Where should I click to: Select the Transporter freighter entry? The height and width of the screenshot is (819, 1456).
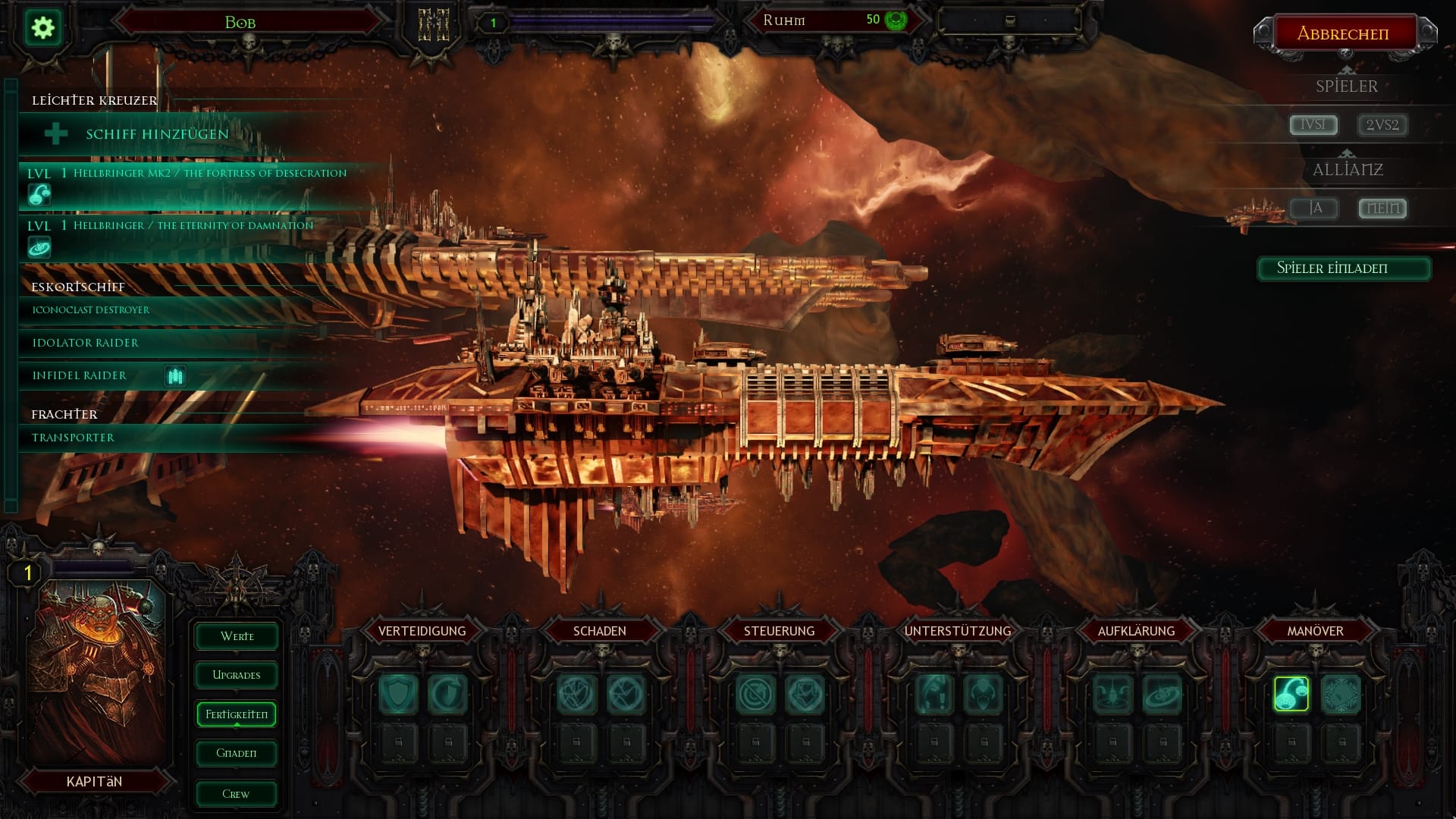click(x=74, y=438)
